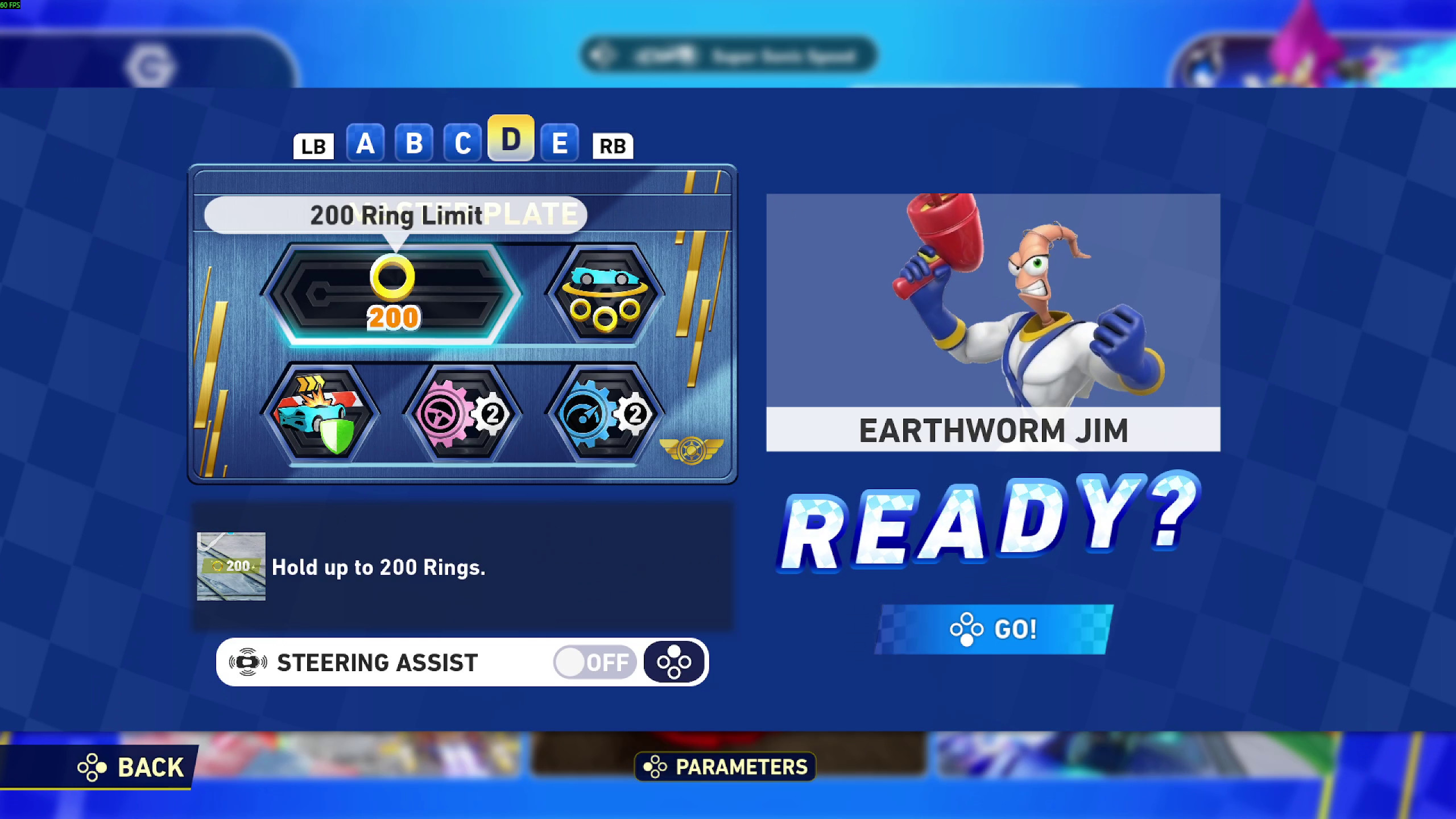The height and width of the screenshot is (819, 1456).
Task: Toggle Steering Assist off switch
Action: coord(593,661)
